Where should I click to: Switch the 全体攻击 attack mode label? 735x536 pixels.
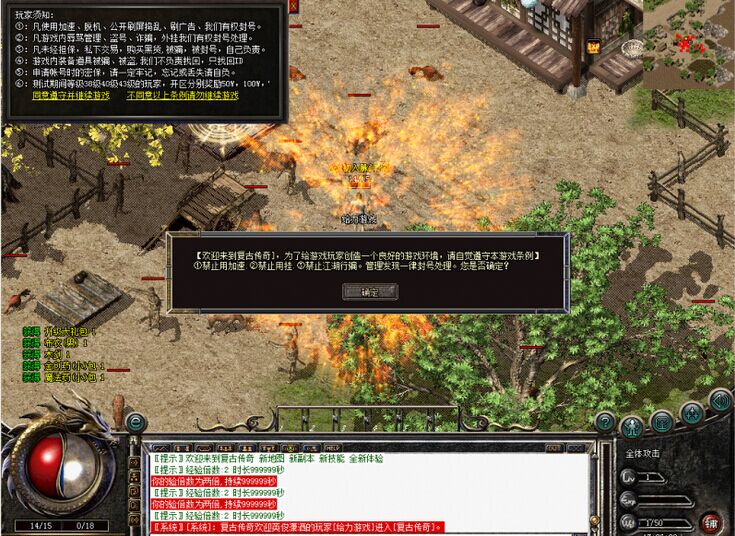click(x=645, y=453)
